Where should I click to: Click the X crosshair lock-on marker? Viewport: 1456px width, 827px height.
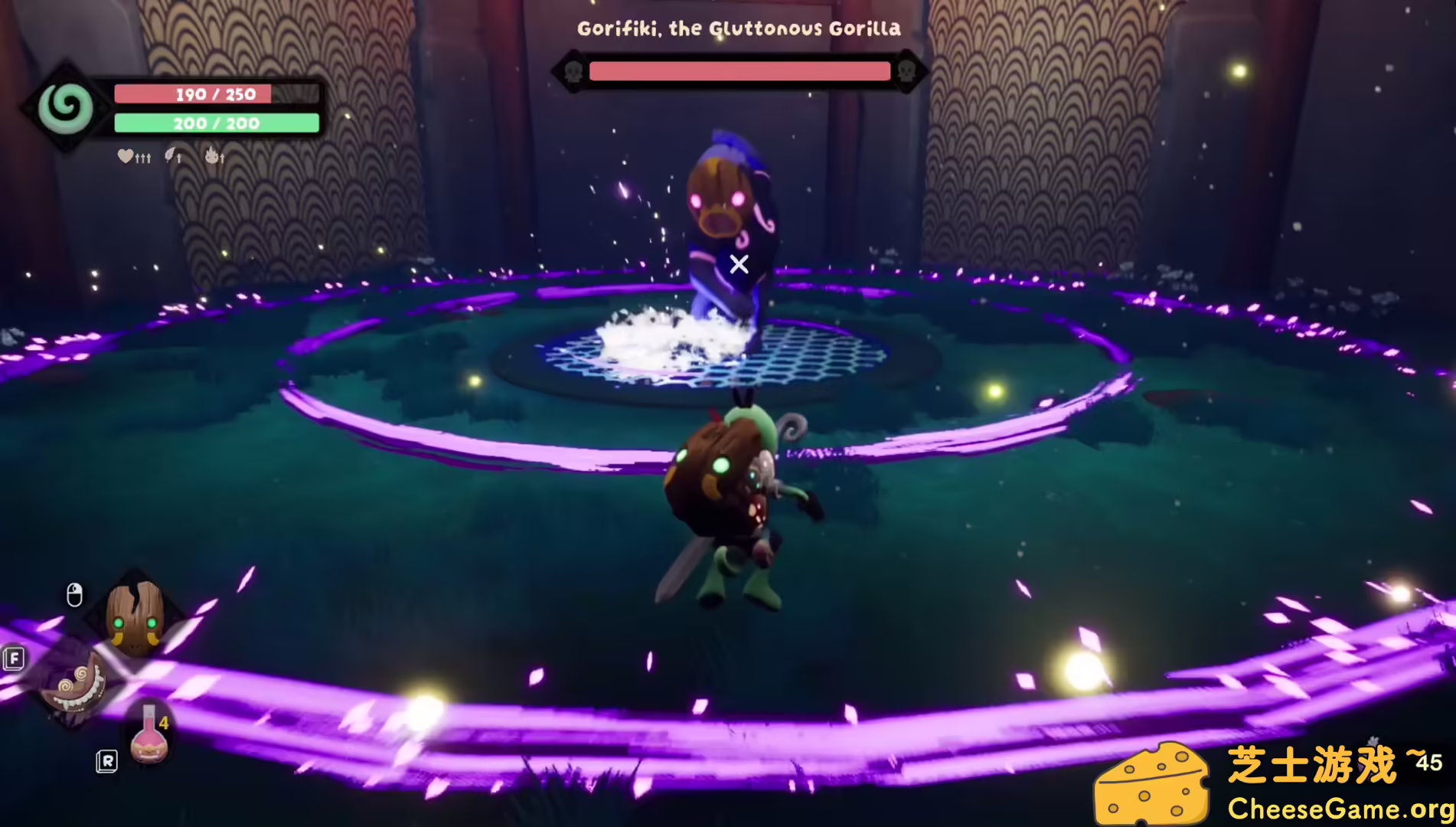coord(739,264)
